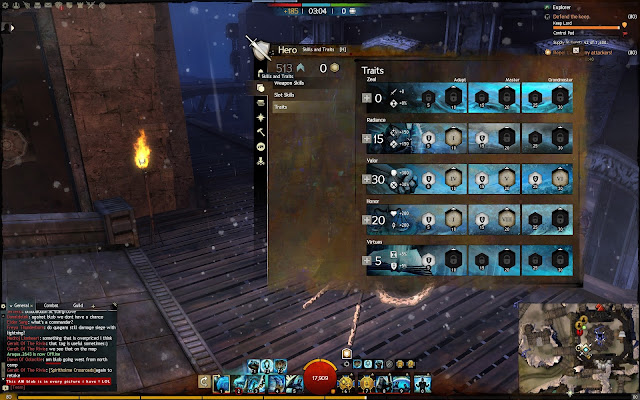This screenshot has height=400, width=640.
Task: Click the Hero panel crossed-swords emblem
Action: coord(258,46)
